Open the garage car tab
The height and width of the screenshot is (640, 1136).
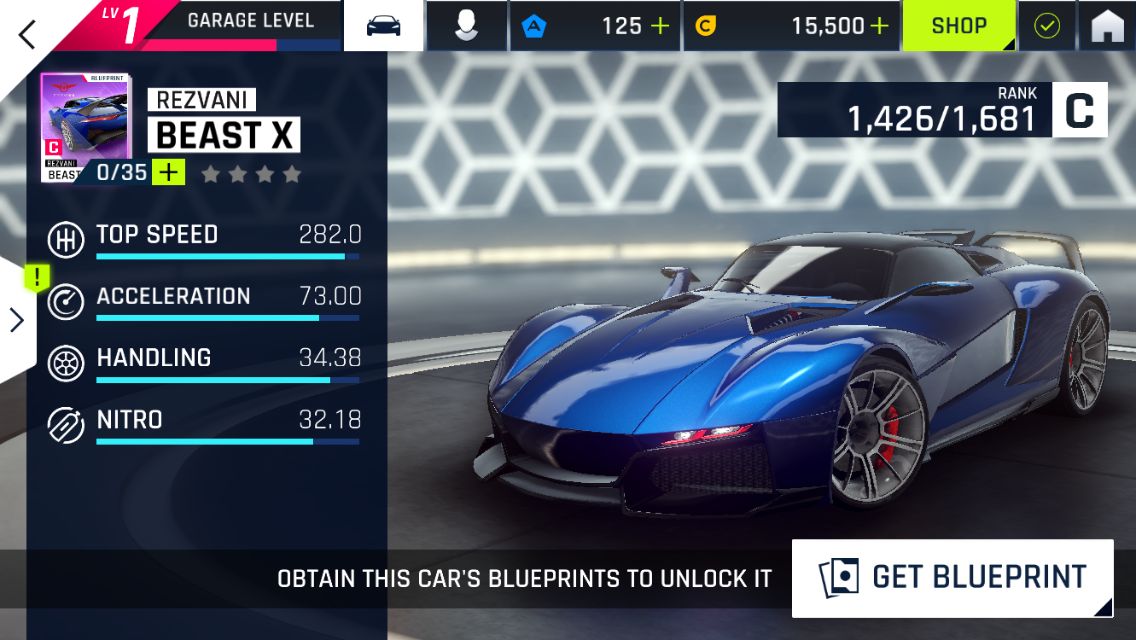384,26
